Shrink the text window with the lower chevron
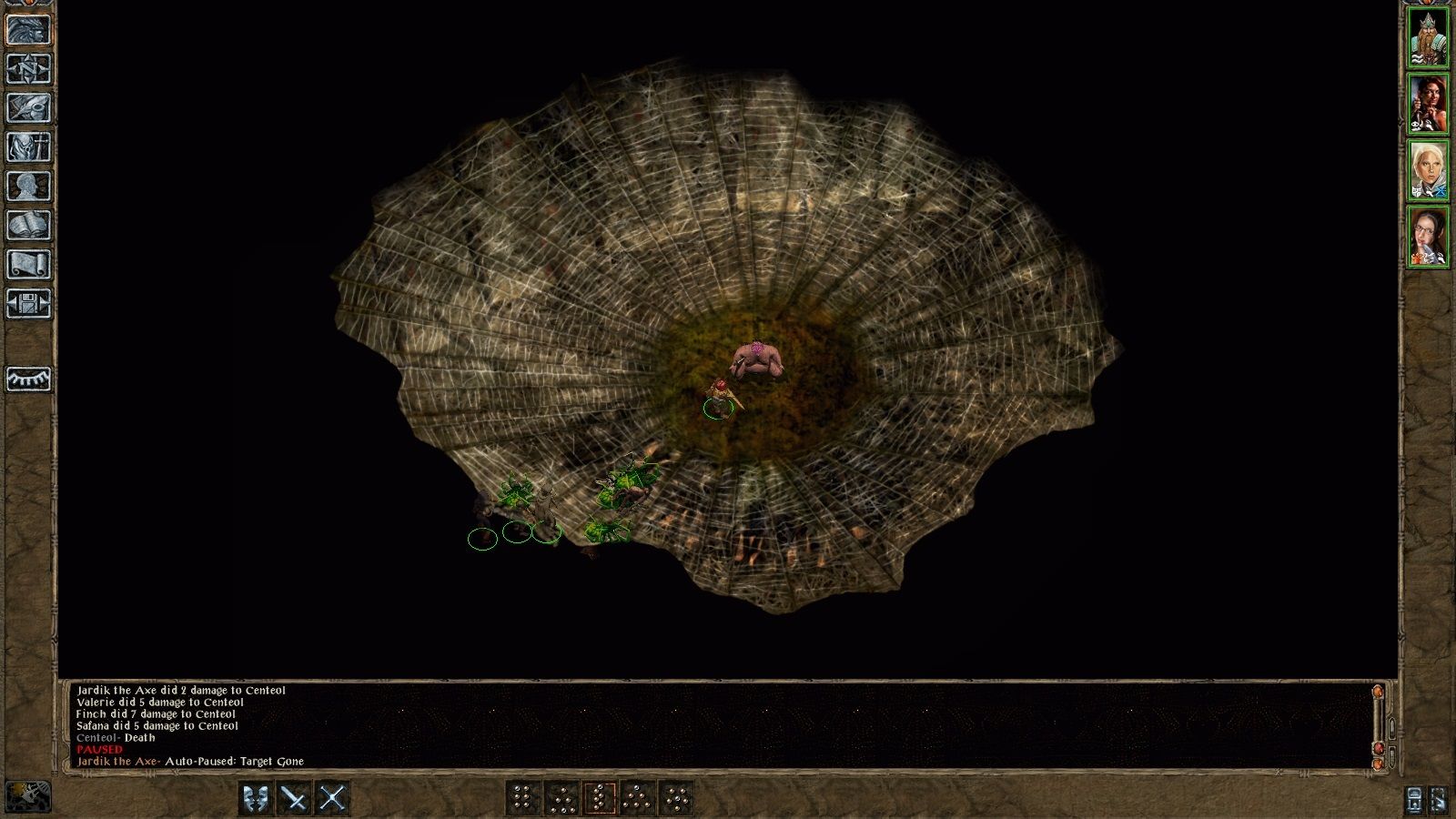1456x819 pixels. (x=1392, y=755)
